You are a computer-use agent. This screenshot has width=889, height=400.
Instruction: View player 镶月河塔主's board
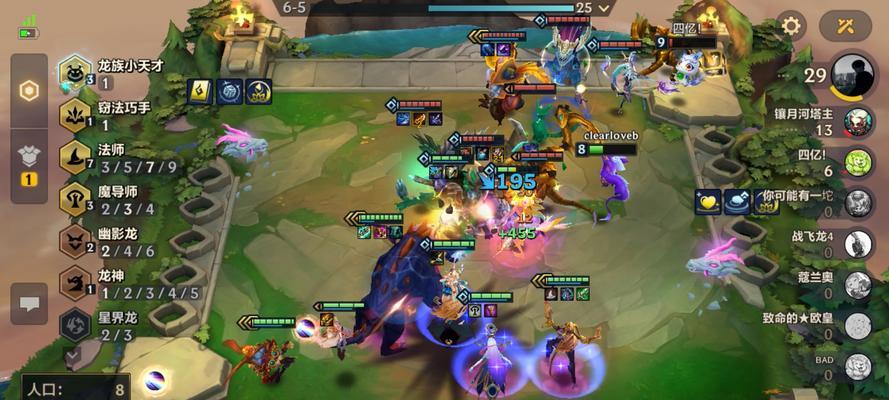tap(857, 122)
